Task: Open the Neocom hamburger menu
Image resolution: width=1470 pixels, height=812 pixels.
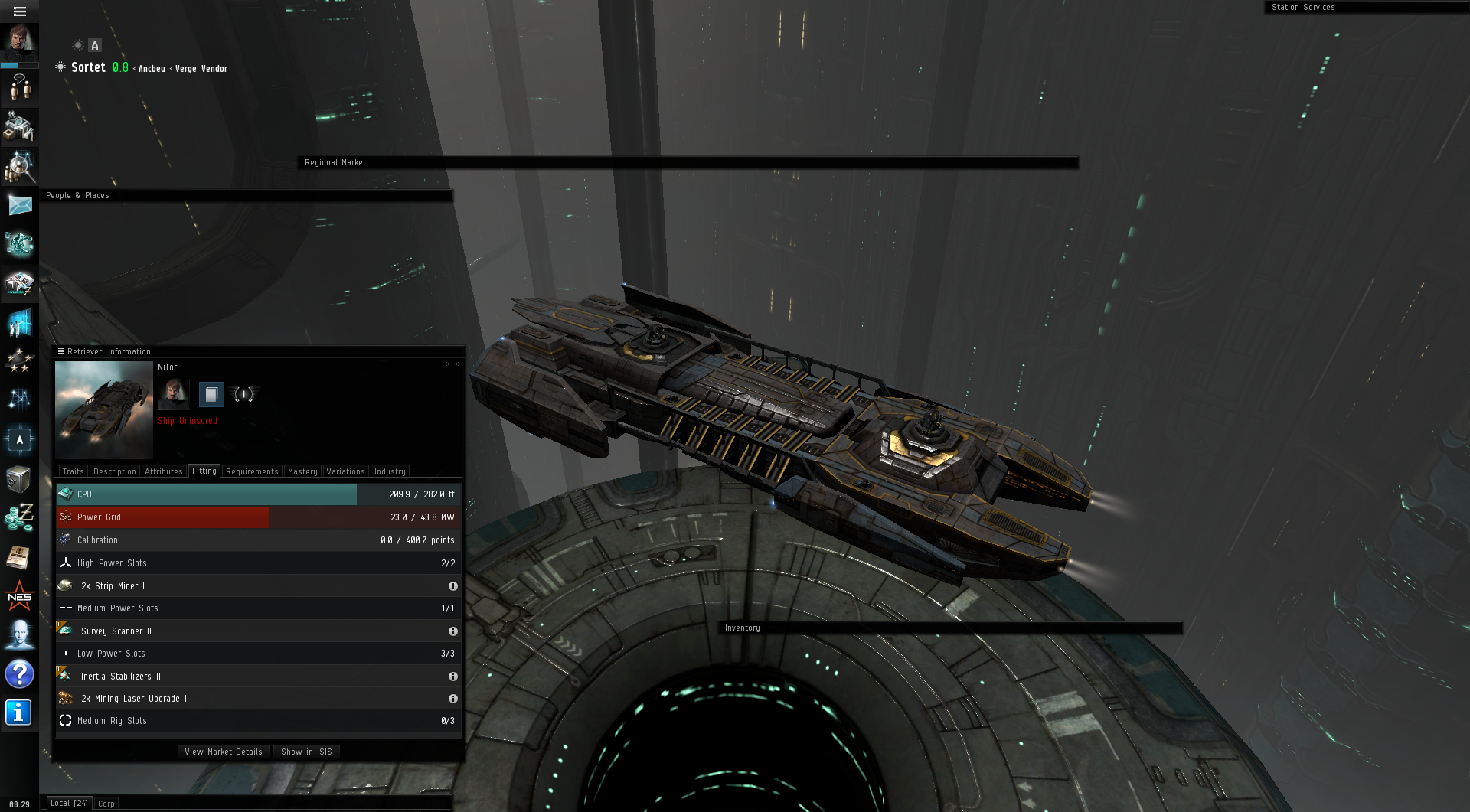Action: pyautogui.click(x=20, y=11)
